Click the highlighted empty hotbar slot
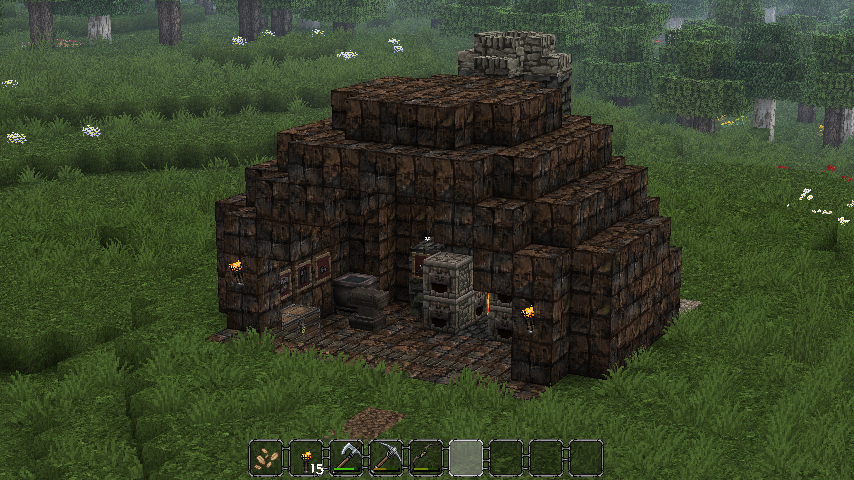This screenshot has height=480, width=854. [x=466, y=457]
